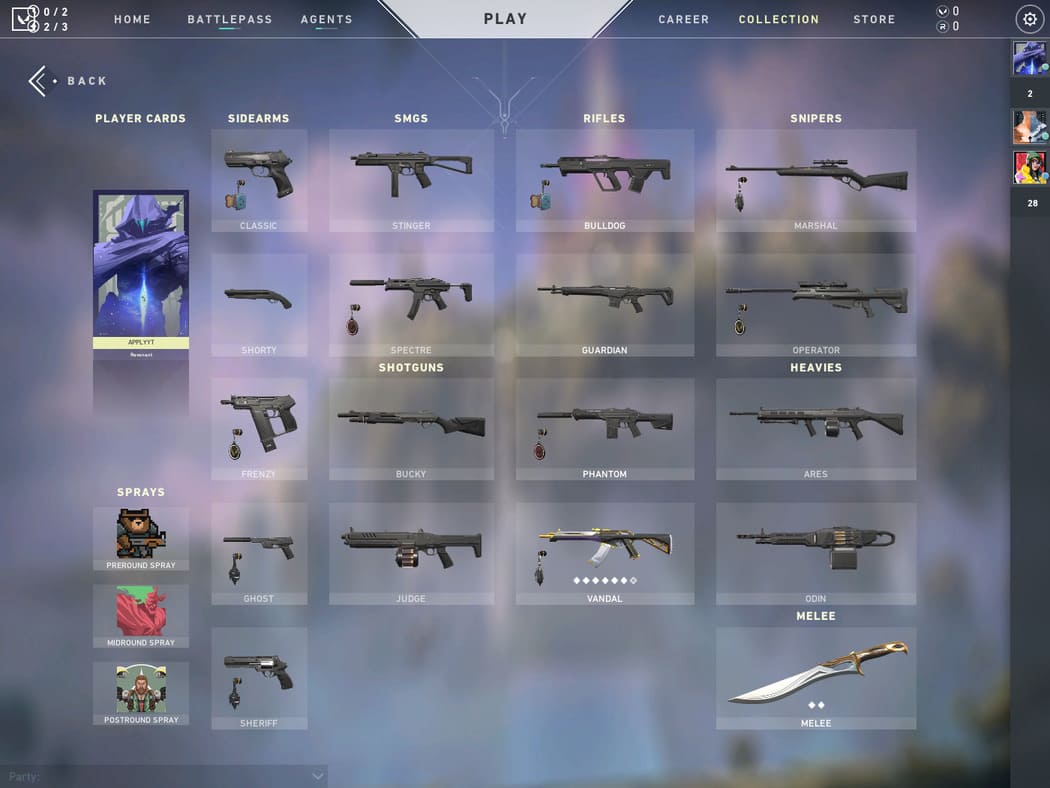
Task: Open the Career tab
Action: tap(683, 19)
